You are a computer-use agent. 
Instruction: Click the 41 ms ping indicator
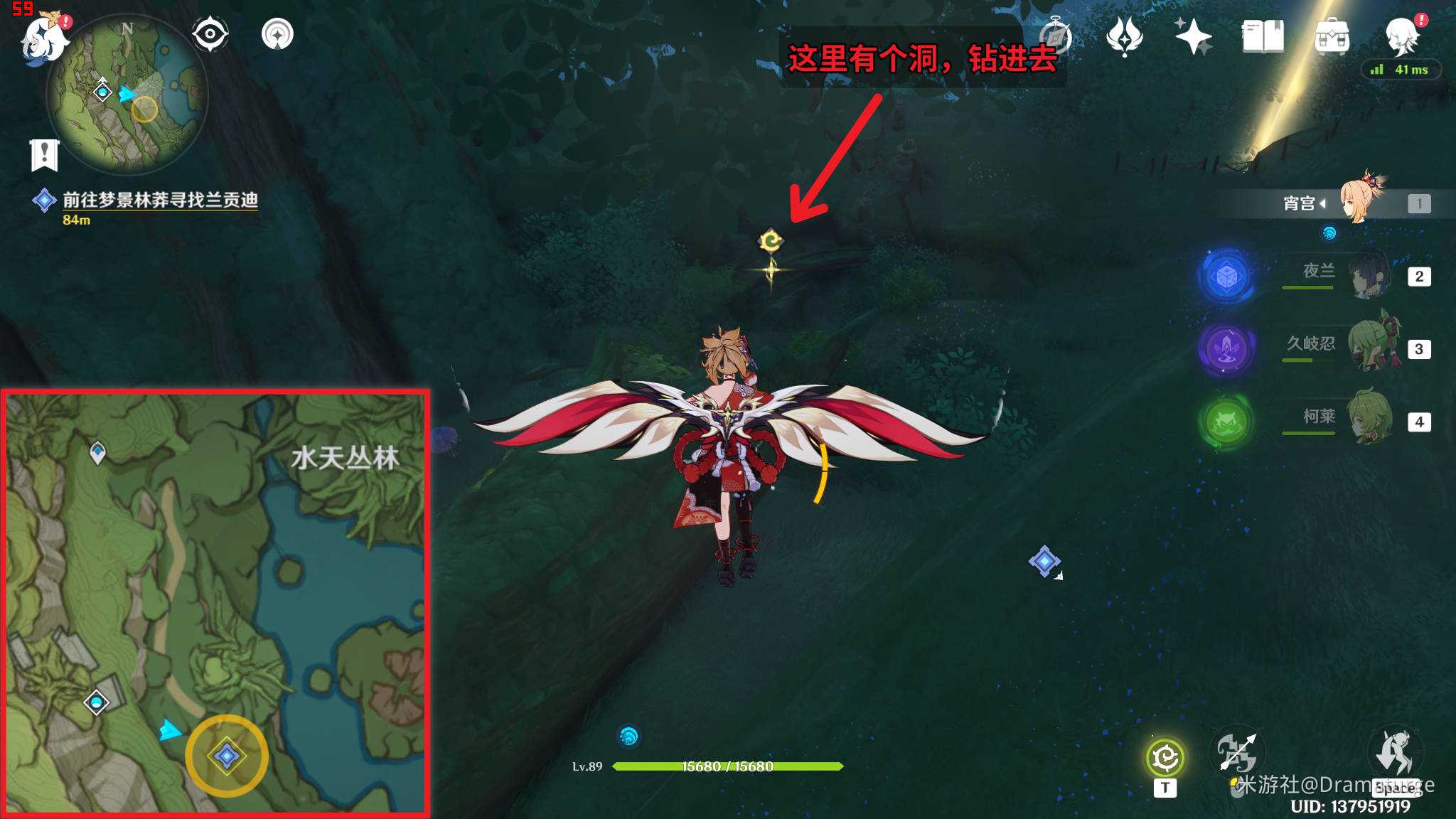click(1402, 68)
